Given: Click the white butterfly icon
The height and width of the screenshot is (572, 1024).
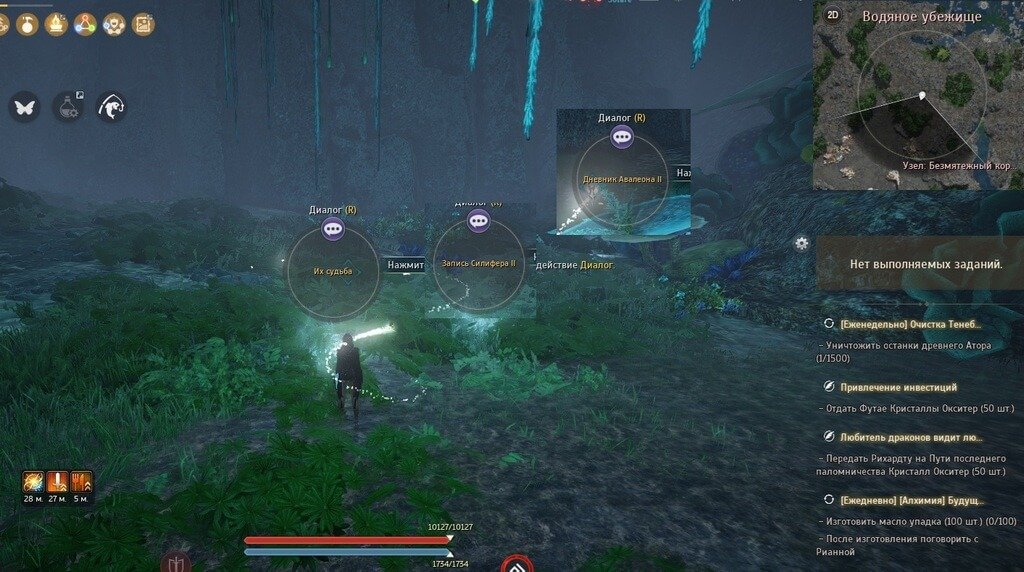Looking at the screenshot, I should 25,107.
